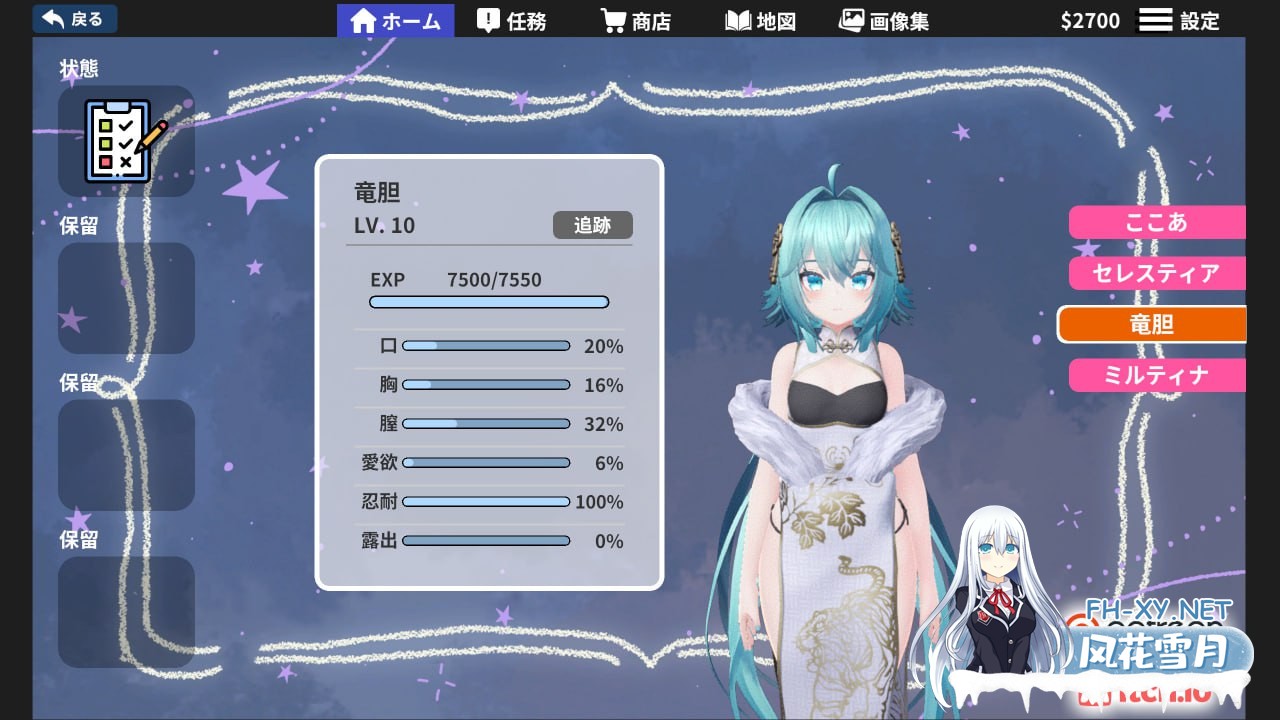Select character ここあ
Image resolution: width=1280 pixels, height=720 pixels.
1156,222
